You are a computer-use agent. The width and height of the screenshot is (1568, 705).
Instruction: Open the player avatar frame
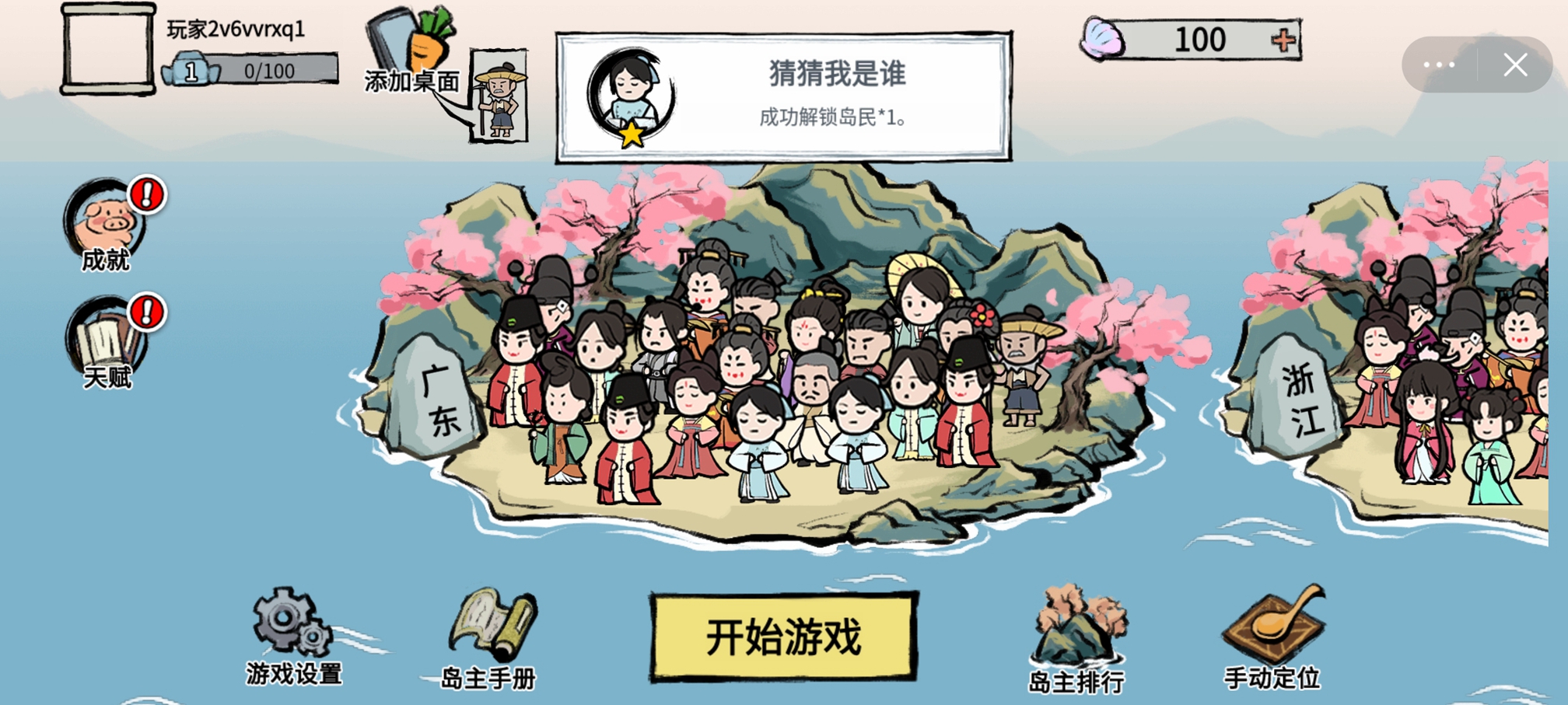coord(107,49)
